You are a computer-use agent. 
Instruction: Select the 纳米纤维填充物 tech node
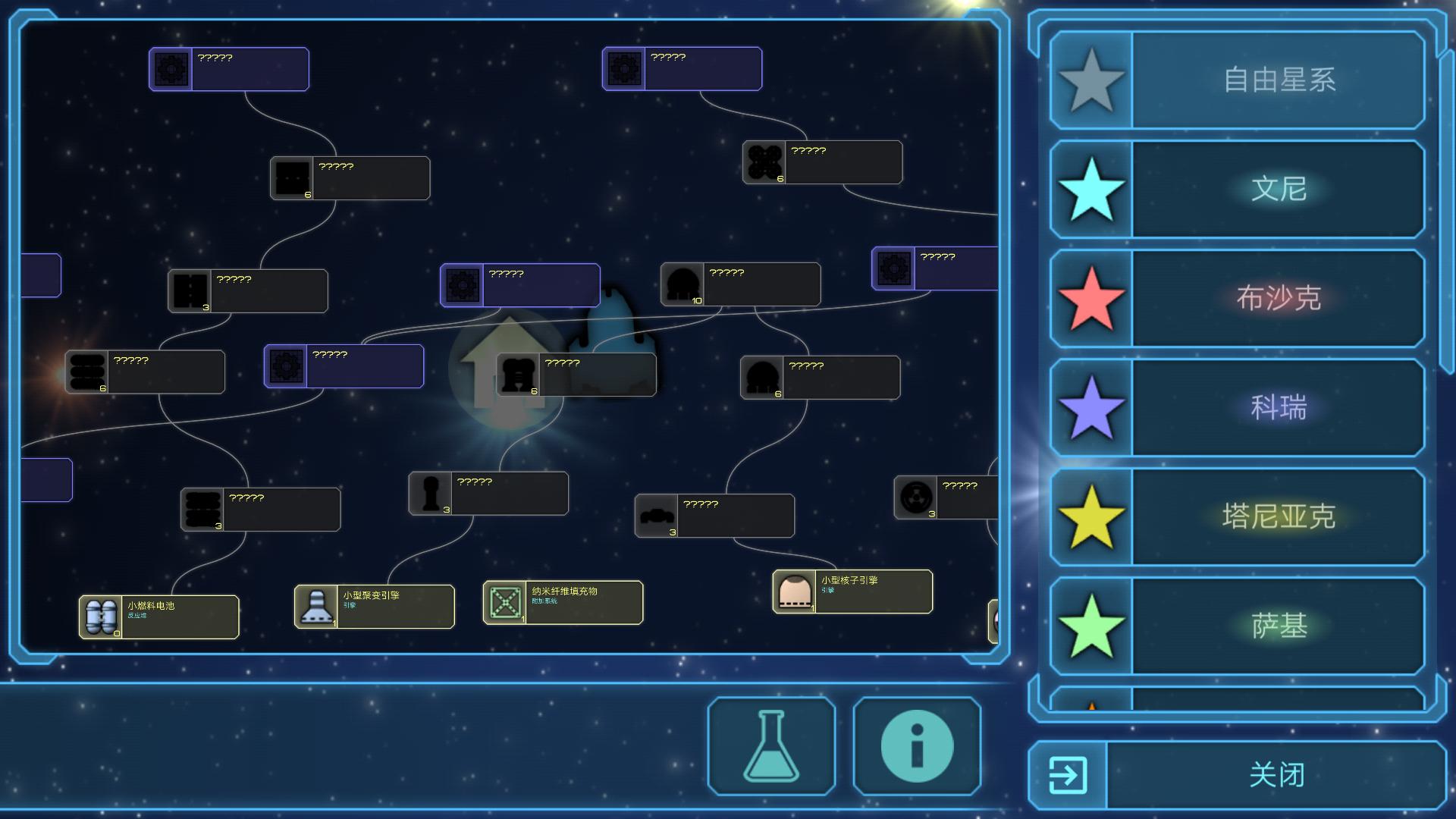point(563,602)
